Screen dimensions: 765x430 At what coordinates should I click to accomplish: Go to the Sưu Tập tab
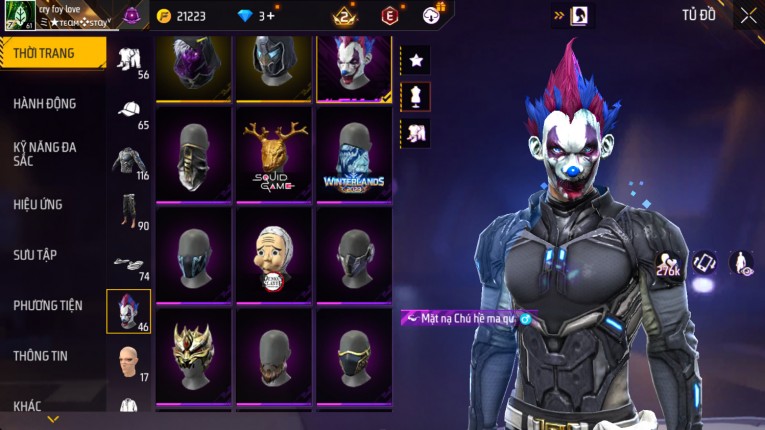37,255
